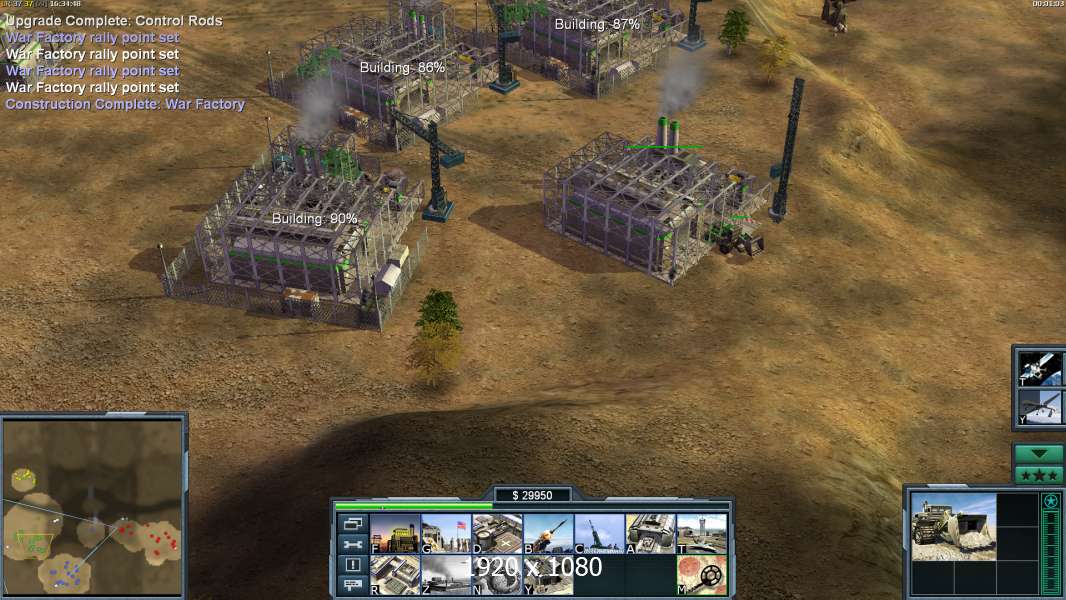Activate the satellite power shortcut
The height and width of the screenshot is (600, 1066).
click(1038, 369)
